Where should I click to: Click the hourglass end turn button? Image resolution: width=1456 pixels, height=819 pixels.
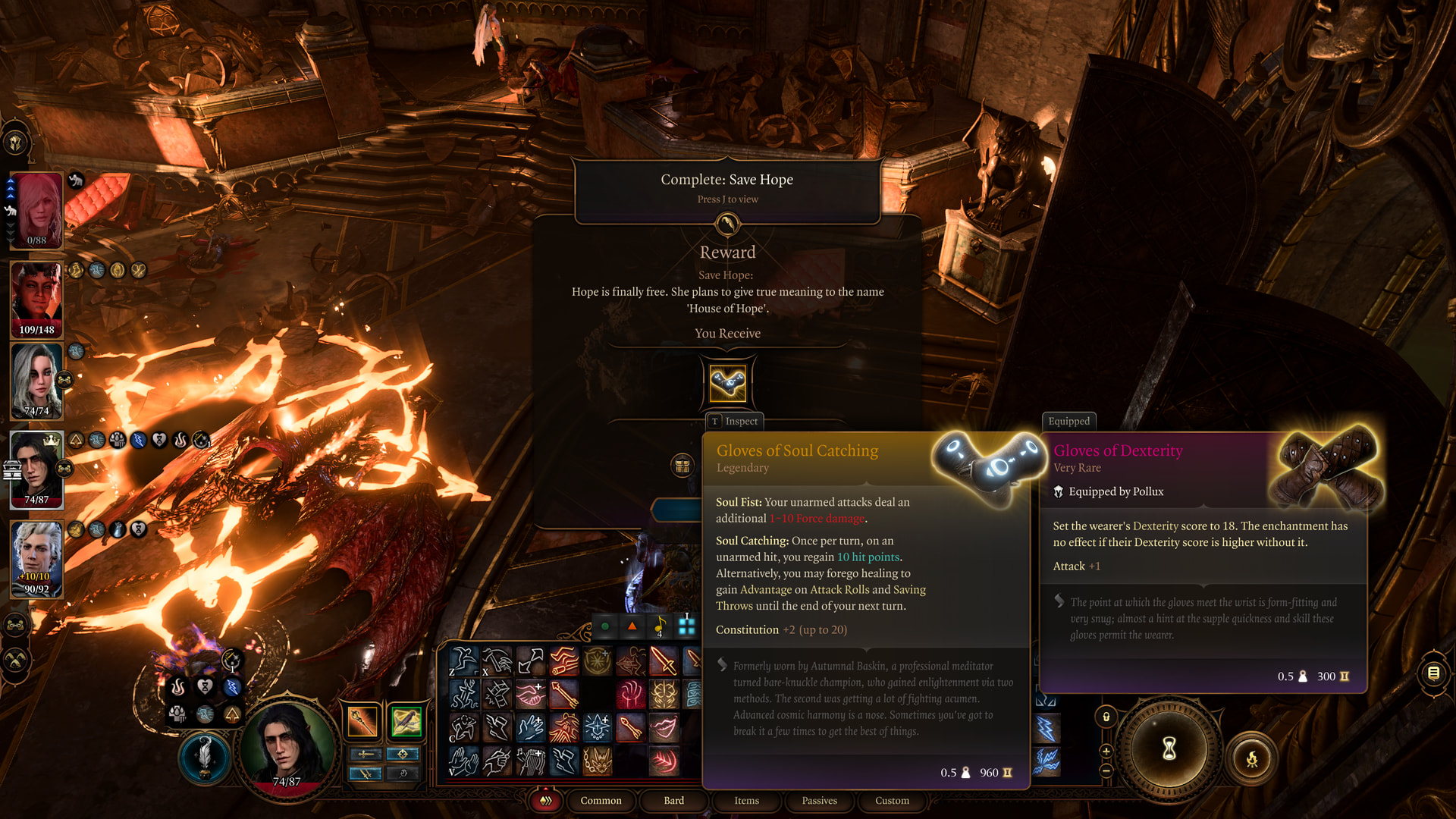coord(1169,749)
